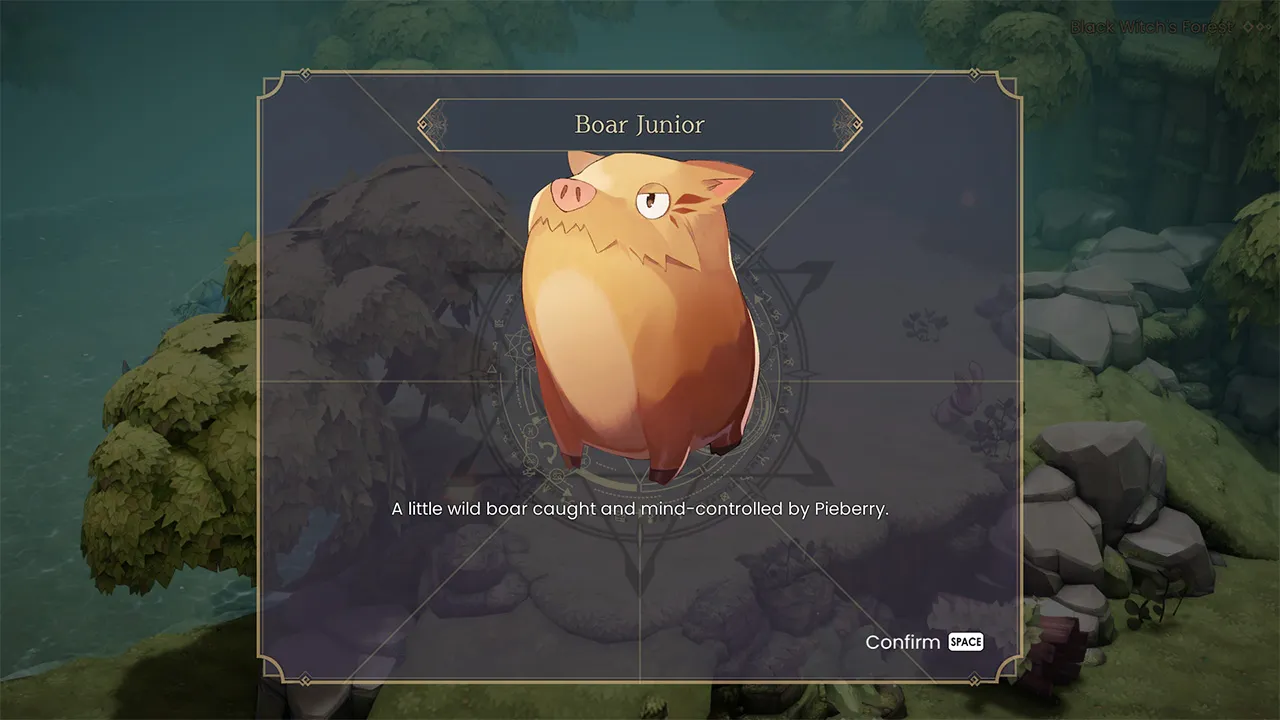This screenshot has width=1280, height=720.
Task: Select the first diamond marker near Black Witch's Forest
Action: [x=1247, y=27]
